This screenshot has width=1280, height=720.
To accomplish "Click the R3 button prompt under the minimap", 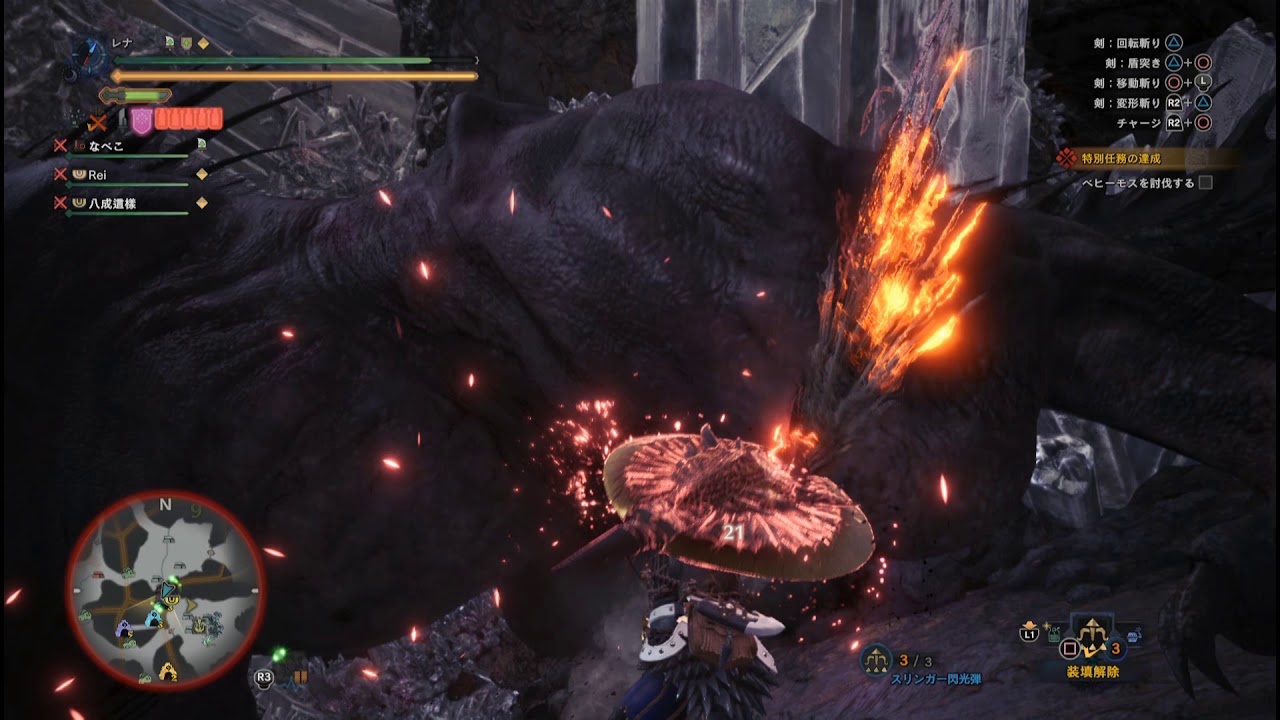I will coord(265,676).
